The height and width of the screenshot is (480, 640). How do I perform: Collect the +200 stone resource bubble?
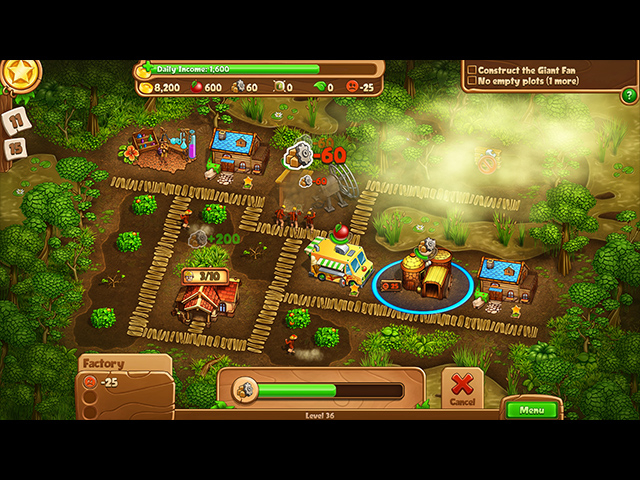pyautogui.click(x=199, y=239)
